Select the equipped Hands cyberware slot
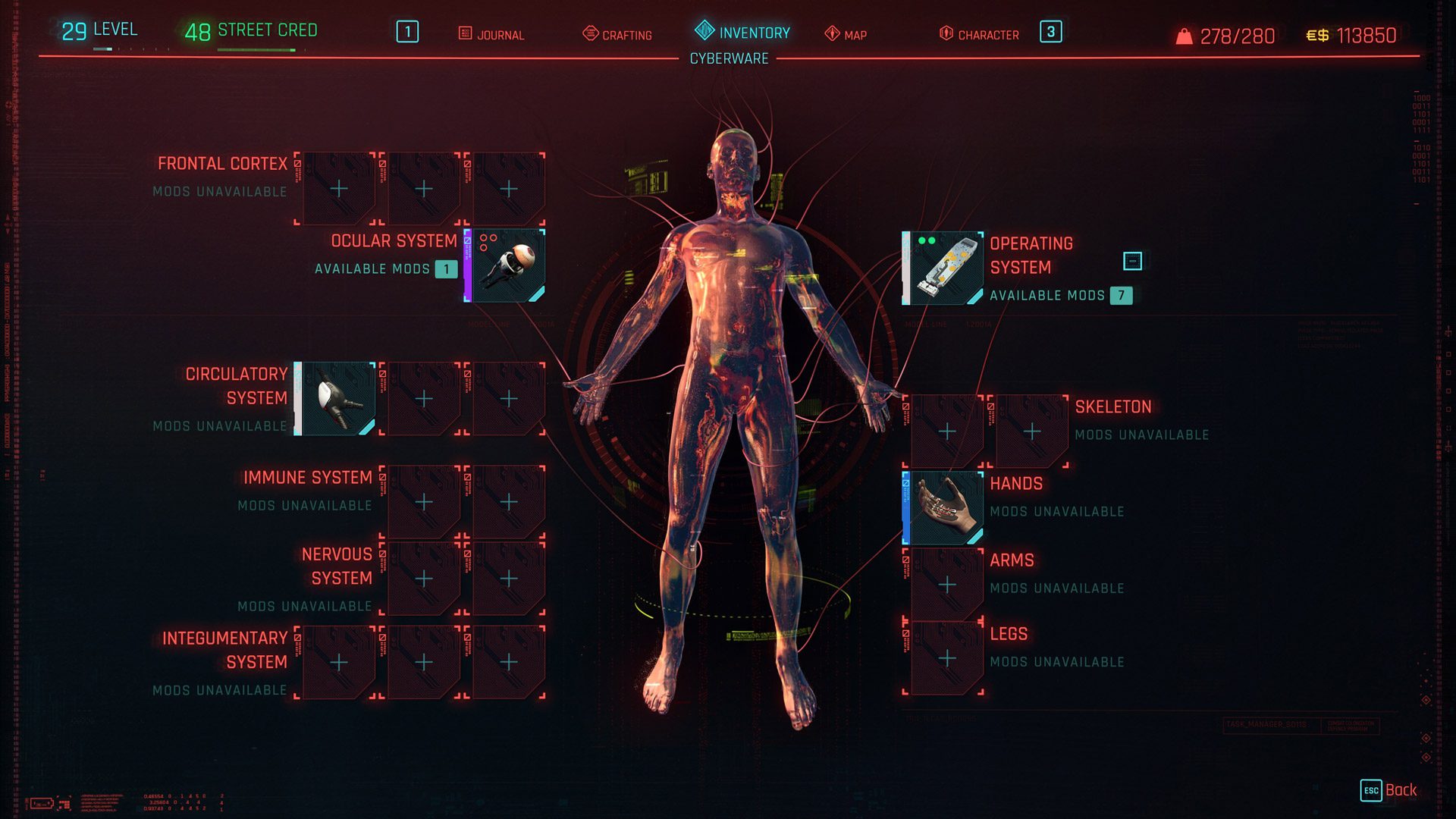 pyautogui.click(x=943, y=507)
